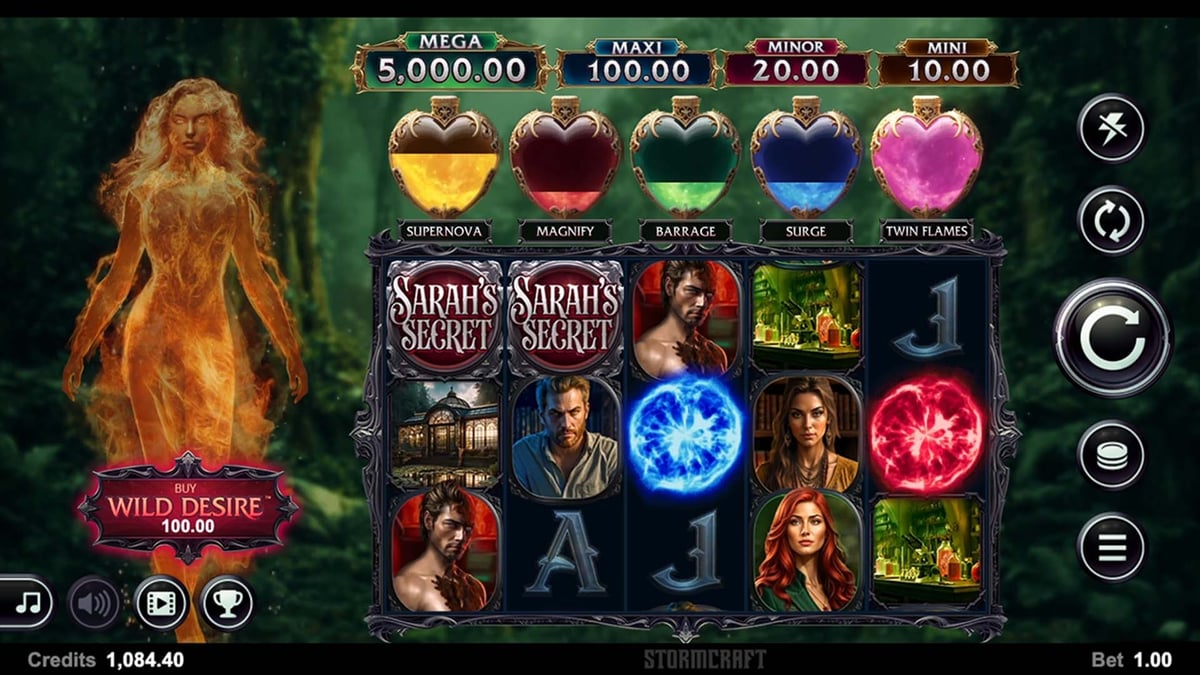Viewport: 1200px width, 675px height.
Task: Open bet settings with the coin stack button
Action: (1111, 455)
